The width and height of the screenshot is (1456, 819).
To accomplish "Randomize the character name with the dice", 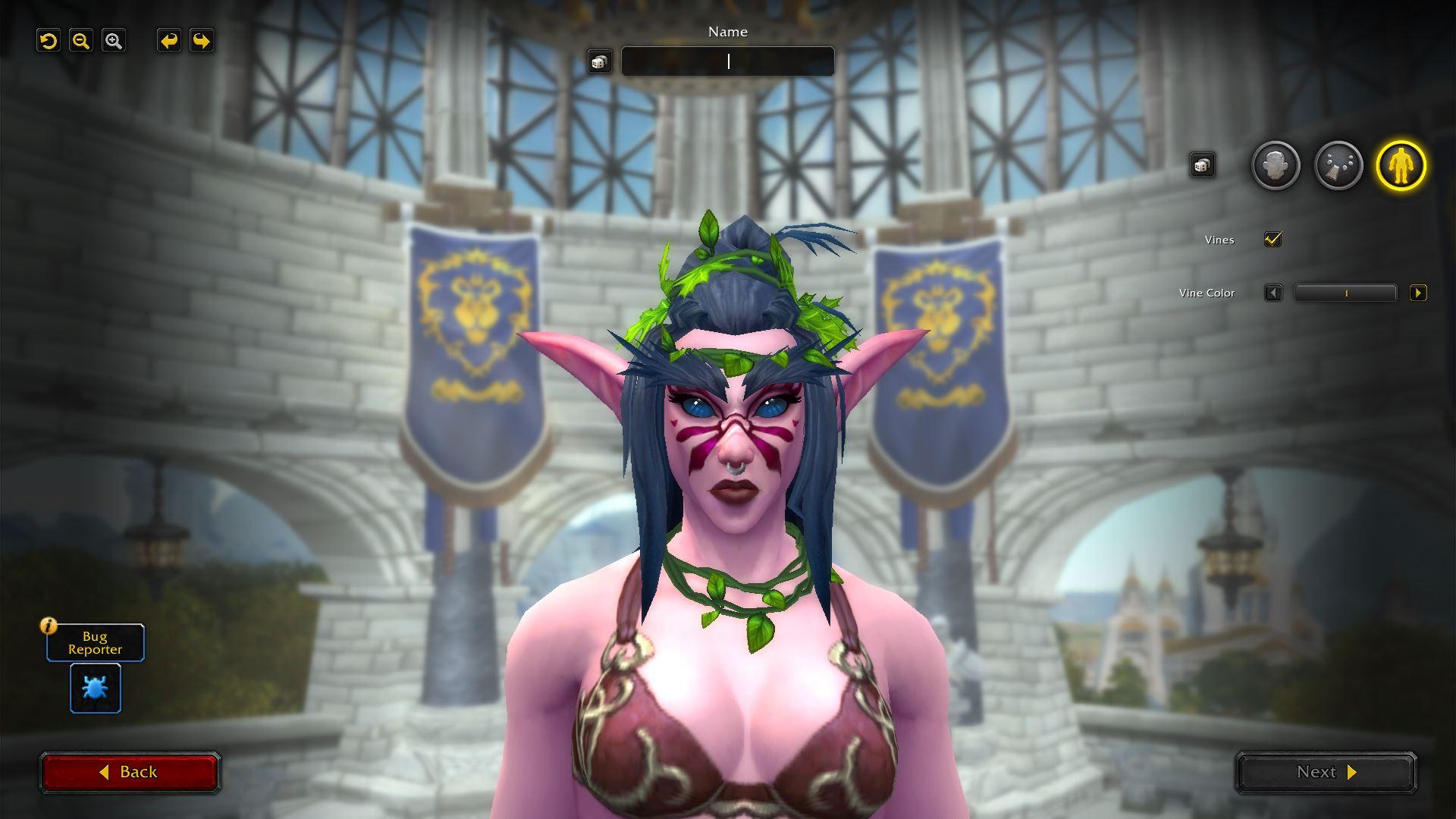I will pyautogui.click(x=599, y=62).
